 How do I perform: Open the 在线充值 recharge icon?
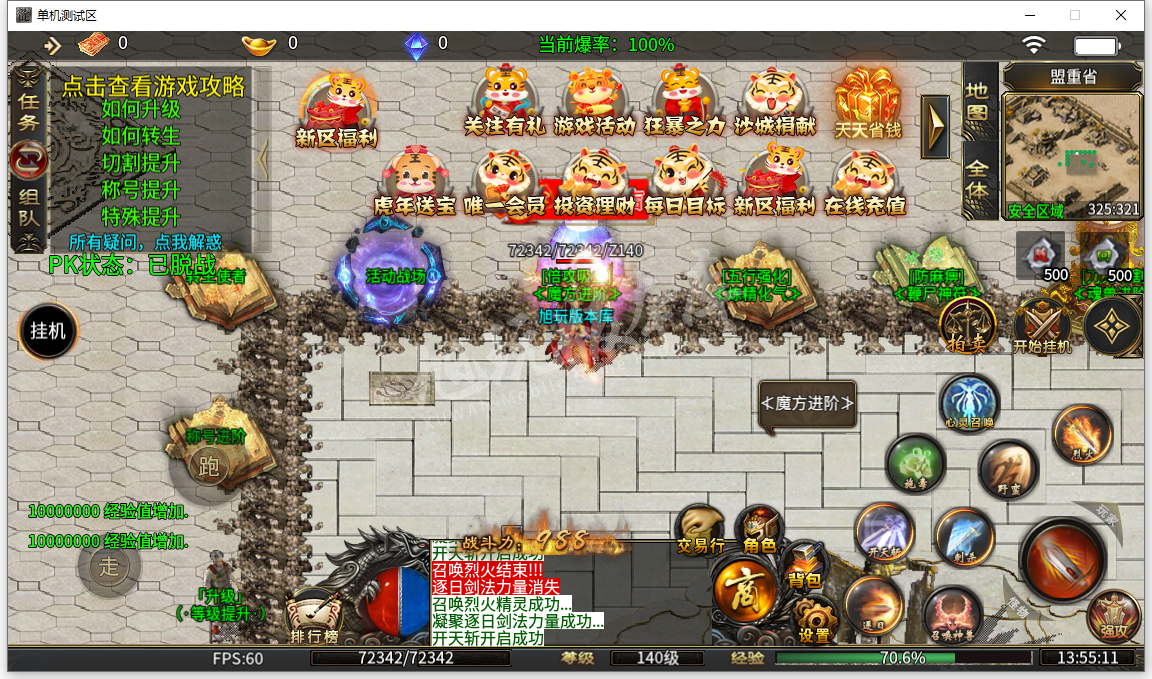tap(865, 182)
